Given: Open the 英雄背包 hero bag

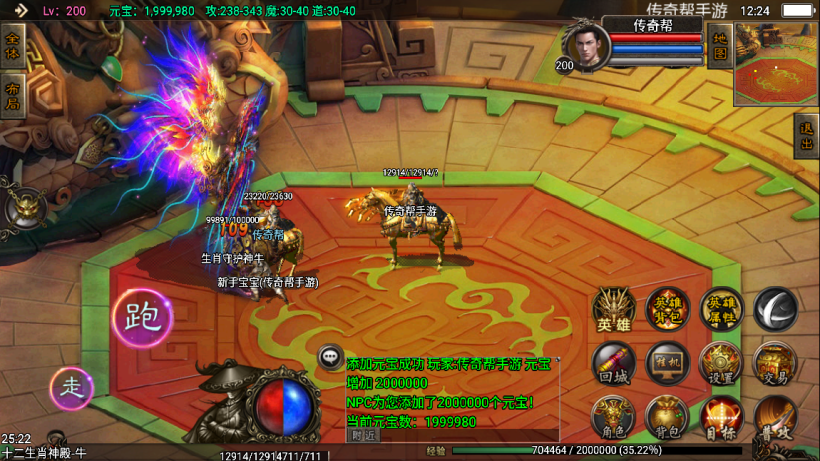Looking at the screenshot, I should tap(666, 309).
